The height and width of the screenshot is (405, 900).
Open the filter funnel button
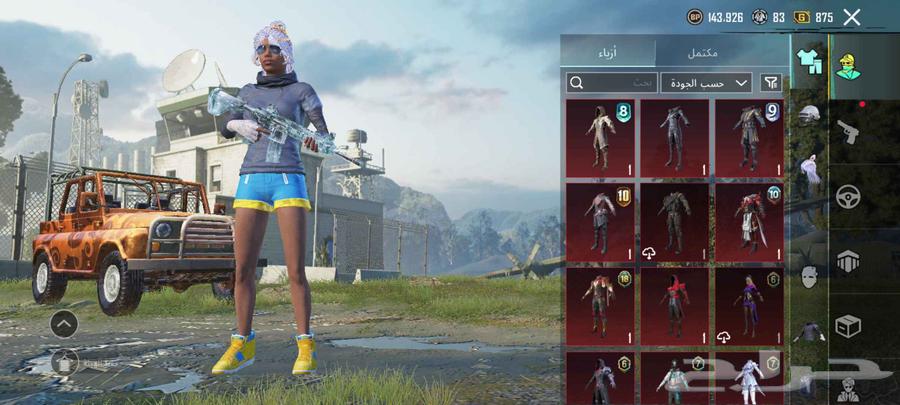click(771, 83)
